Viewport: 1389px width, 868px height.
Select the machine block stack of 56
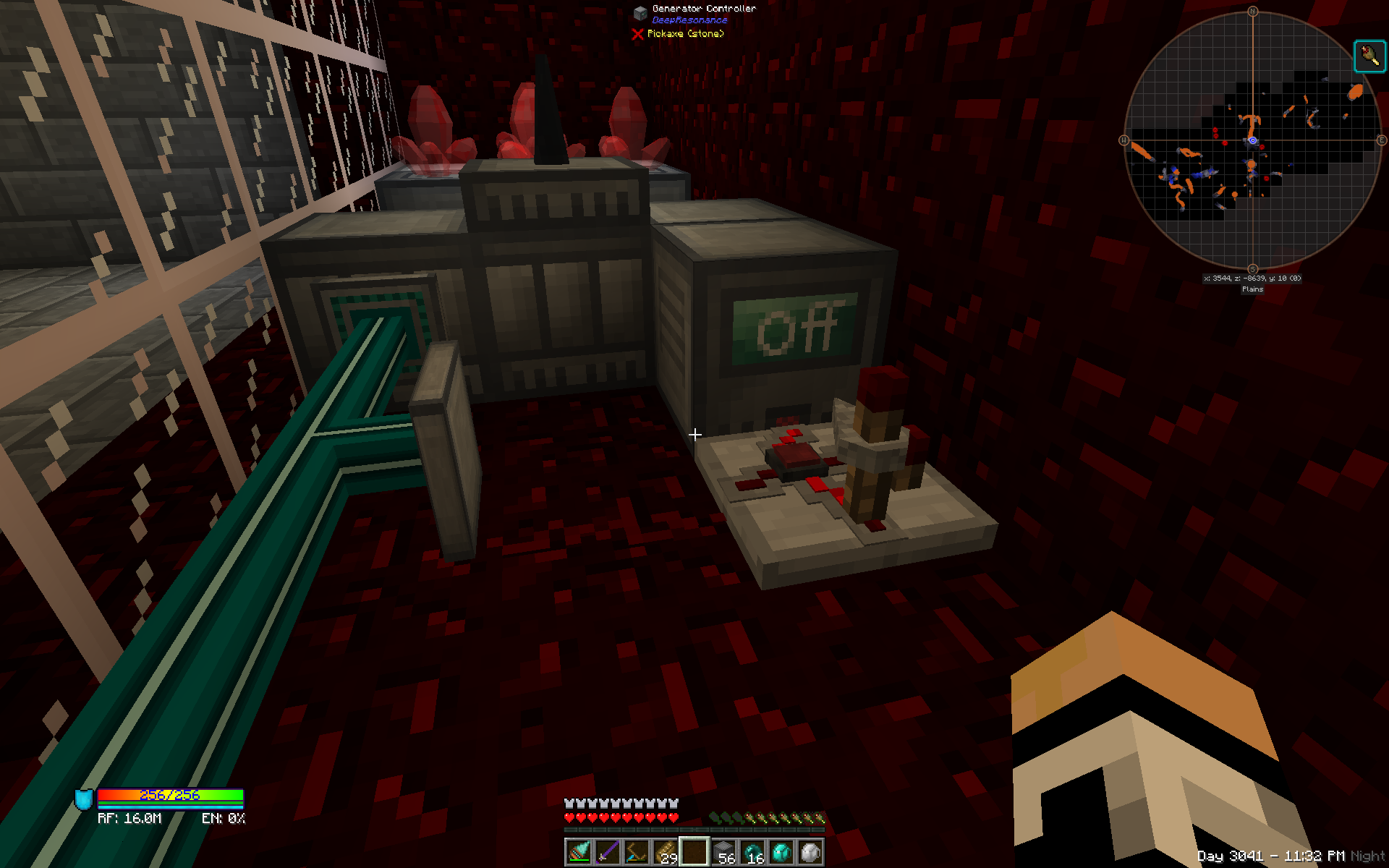click(x=723, y=851)
